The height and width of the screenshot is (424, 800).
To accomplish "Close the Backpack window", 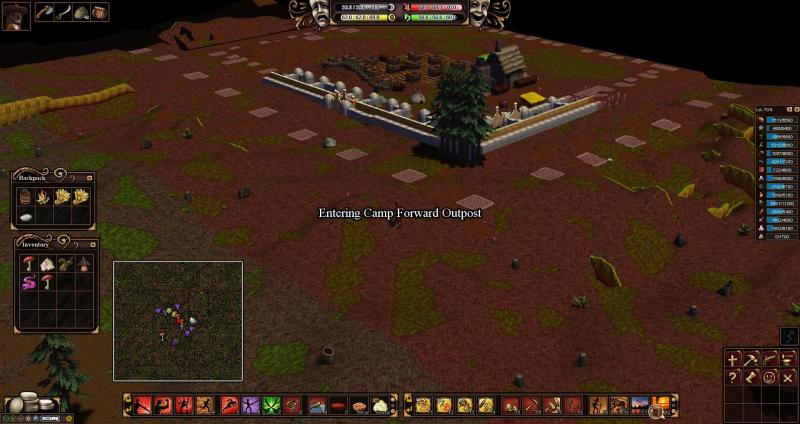I will click(89, 177).
